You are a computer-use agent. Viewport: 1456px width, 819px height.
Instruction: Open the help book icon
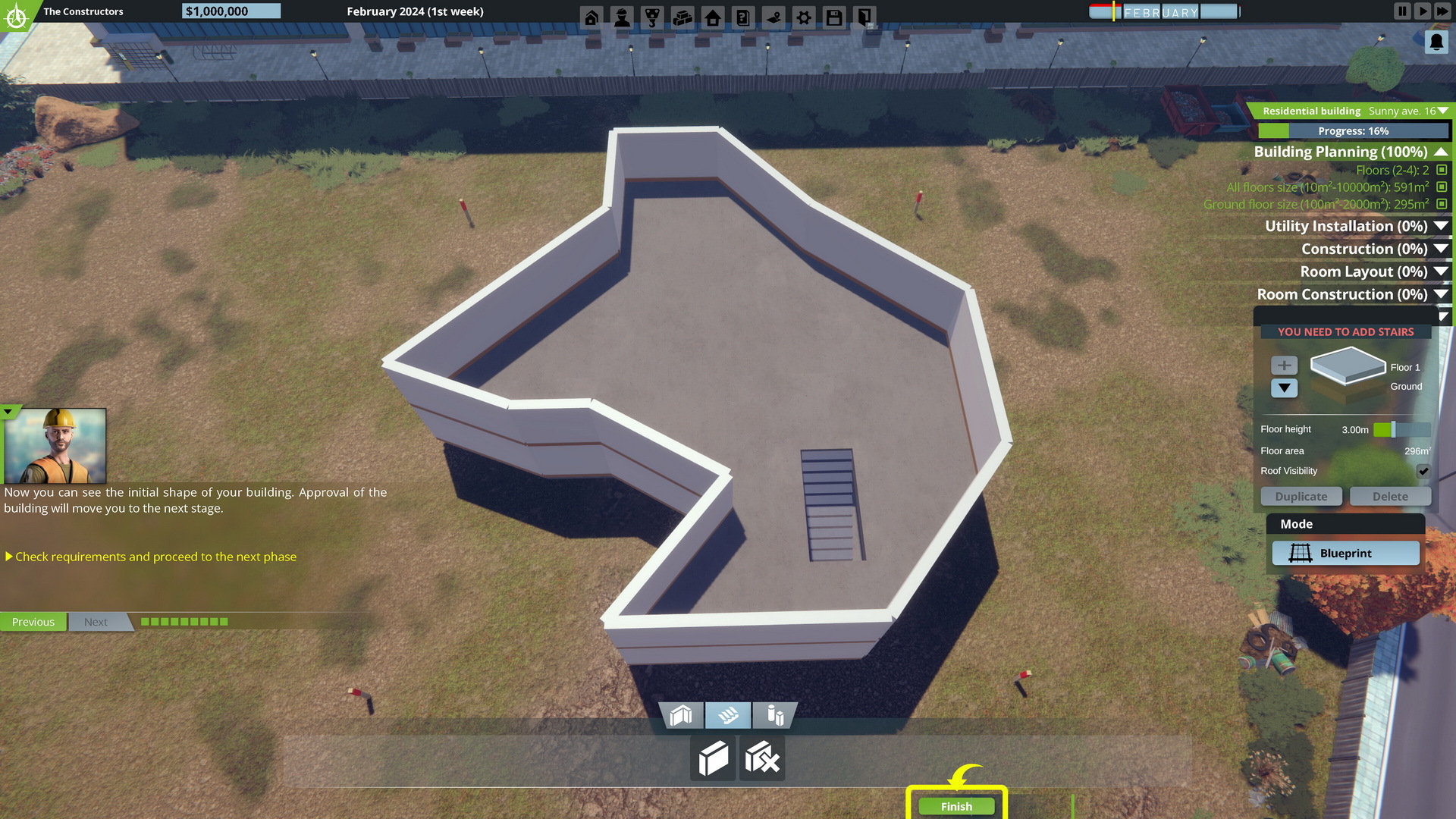744,16
